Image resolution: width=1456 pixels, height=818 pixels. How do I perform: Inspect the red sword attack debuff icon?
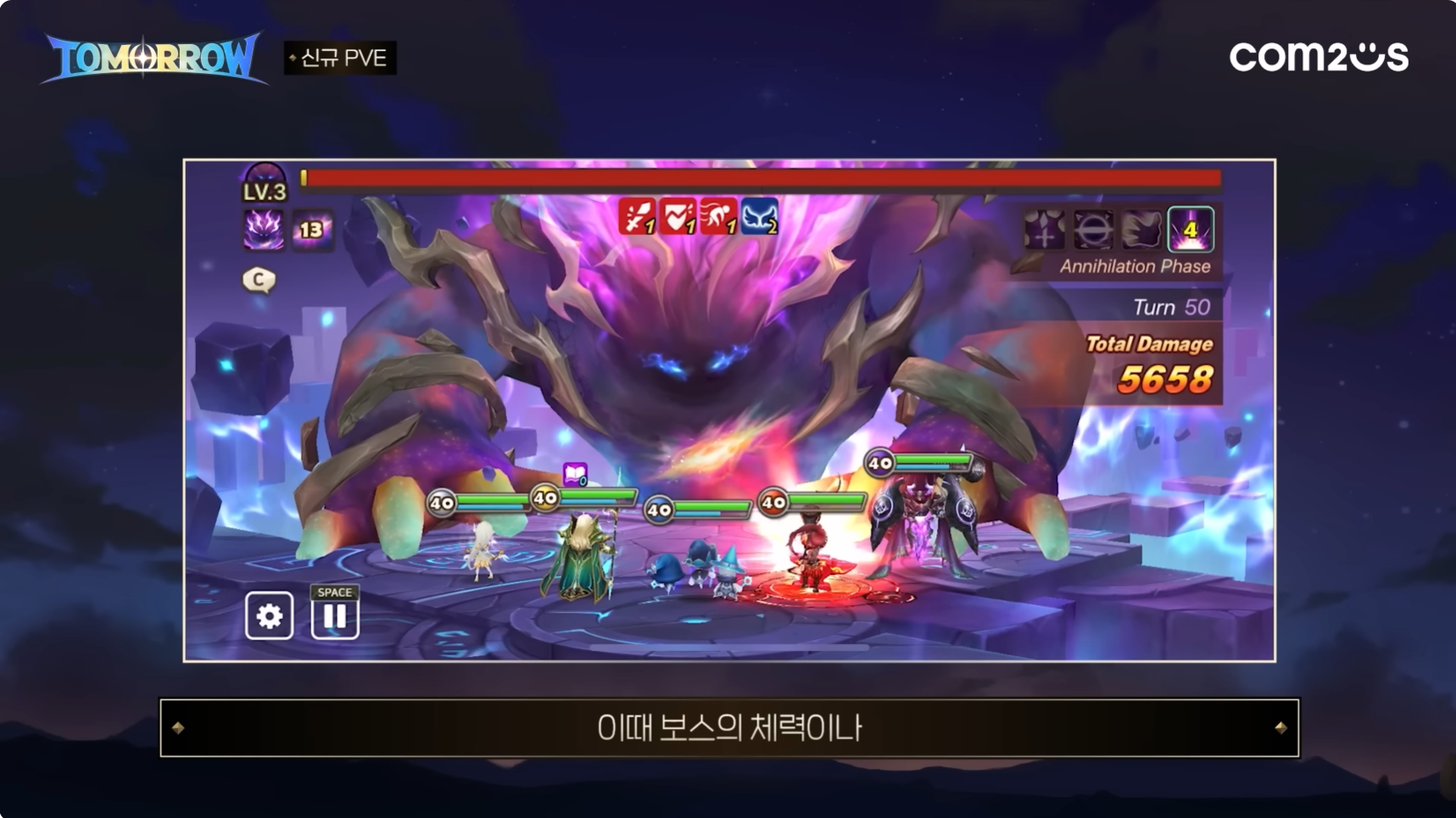[x=638, y=217]
